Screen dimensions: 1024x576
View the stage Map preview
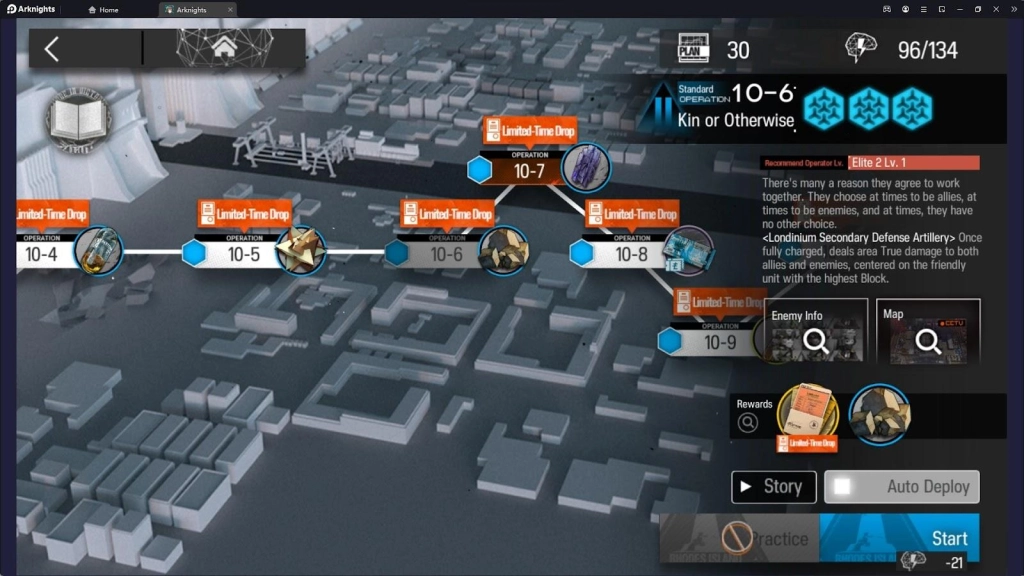pyautogui.click(x=928, y=334)
